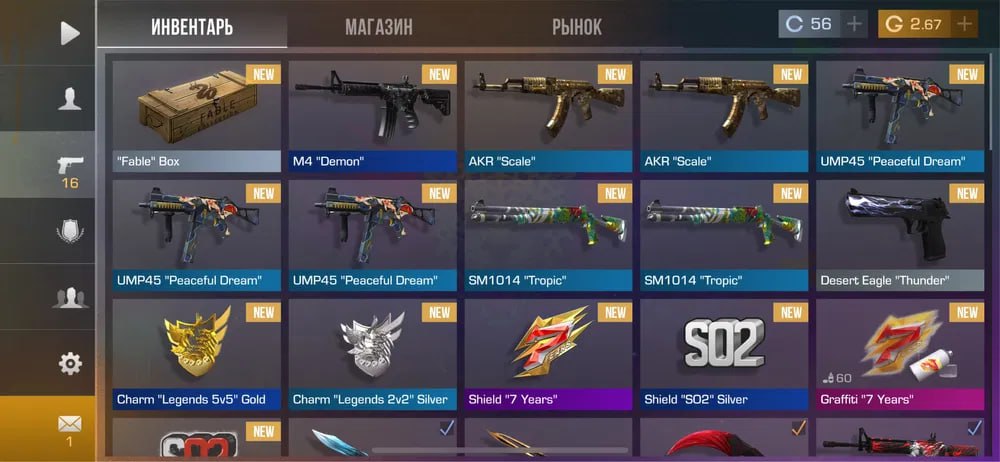Choose the M4 "Demon" skin
Viewport: 1000px width, 462px height.
pos(373,115)
